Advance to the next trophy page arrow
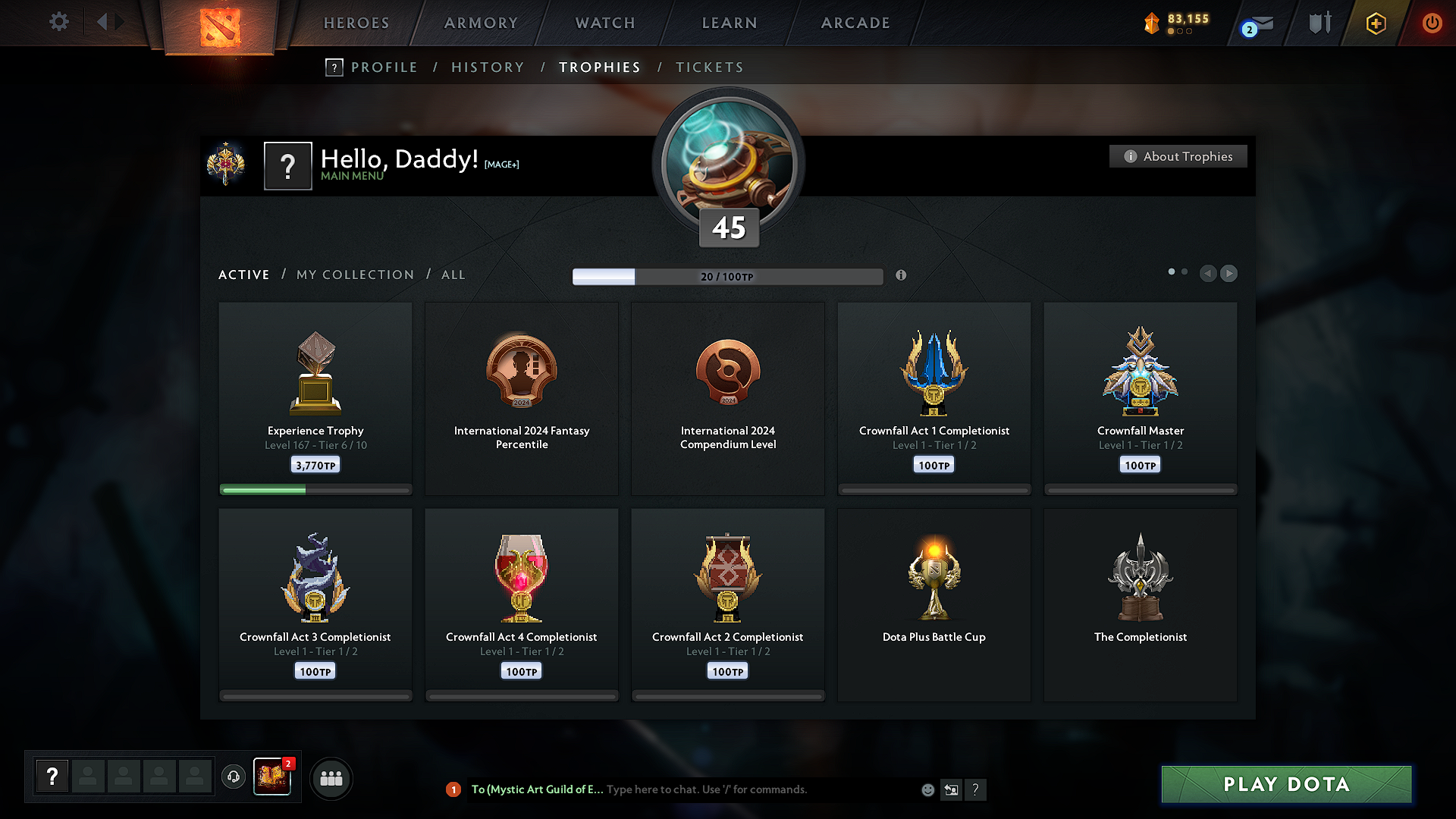Screen dimensions: 1456x819 click(x=1228, y=274)
